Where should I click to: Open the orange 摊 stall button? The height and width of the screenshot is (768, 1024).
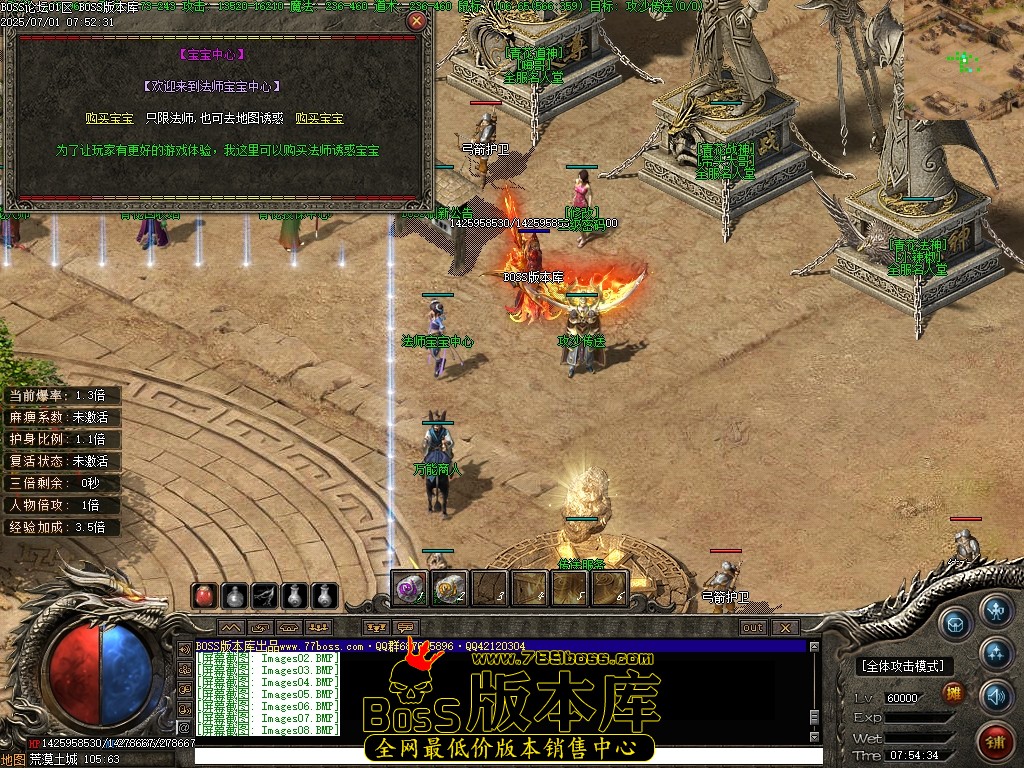pos(954,693)
